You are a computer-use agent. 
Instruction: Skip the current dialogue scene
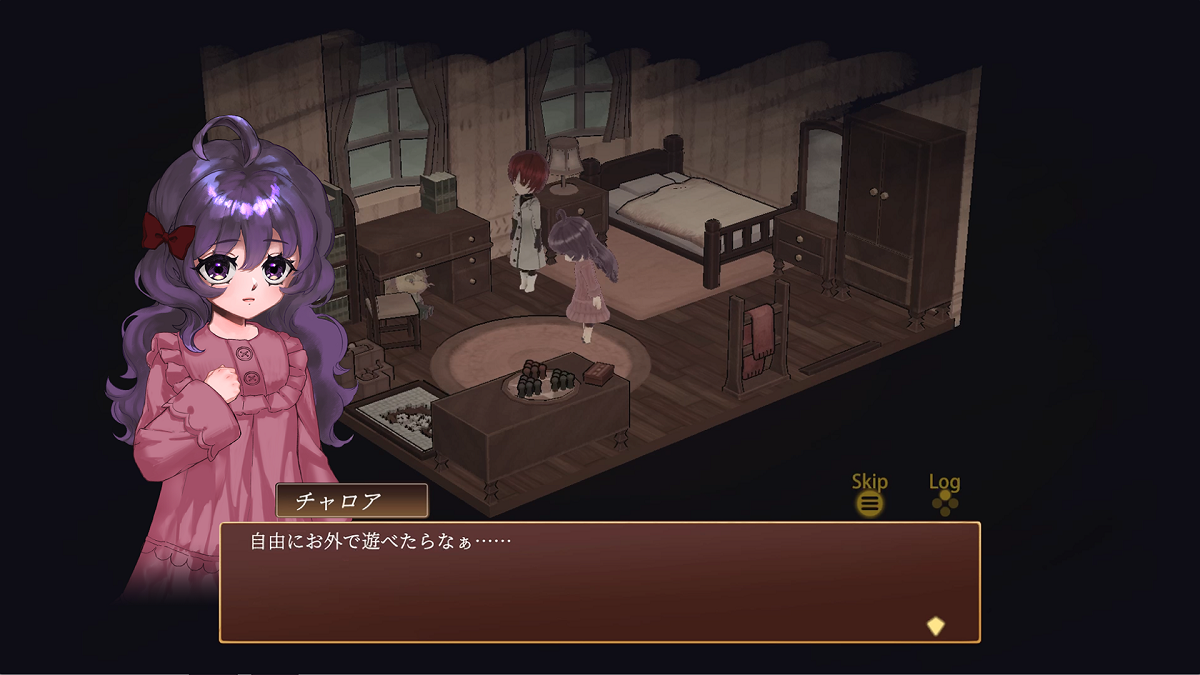click(870, 502)
